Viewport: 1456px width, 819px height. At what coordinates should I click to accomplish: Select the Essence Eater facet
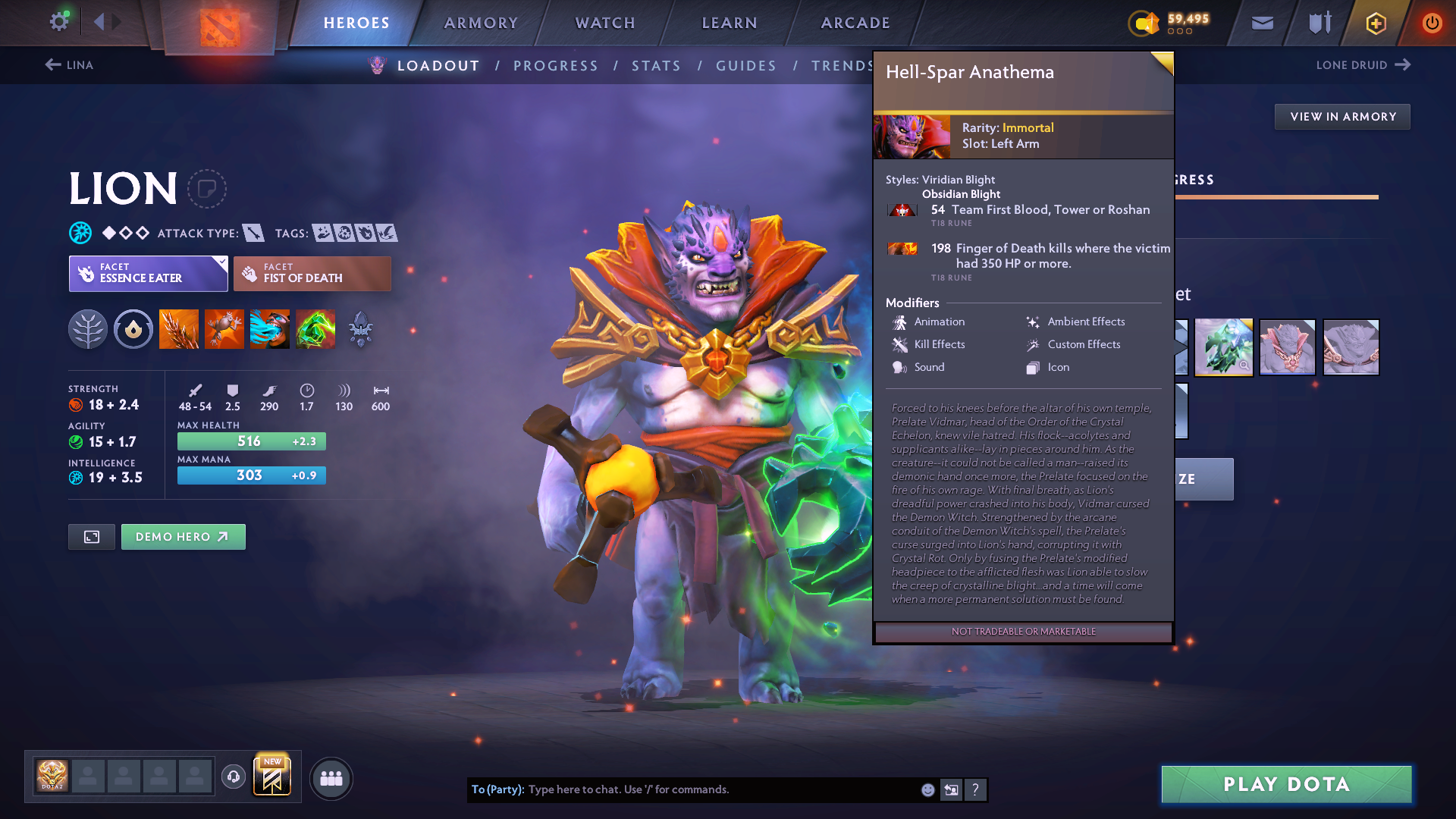pyautogui.click(x=149, y=274)
